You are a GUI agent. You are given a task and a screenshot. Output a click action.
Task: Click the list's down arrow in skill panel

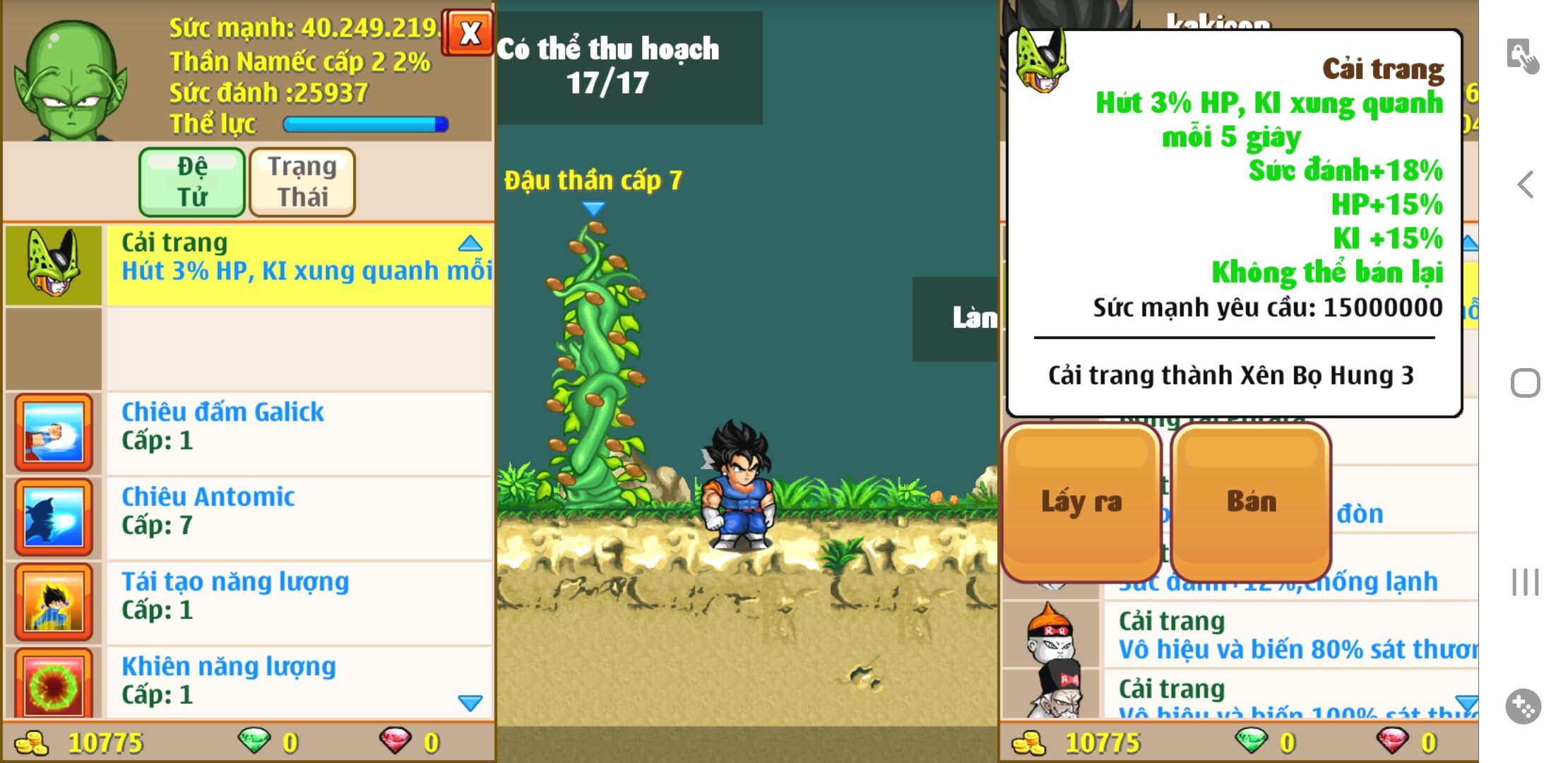(x=470, y=702)
